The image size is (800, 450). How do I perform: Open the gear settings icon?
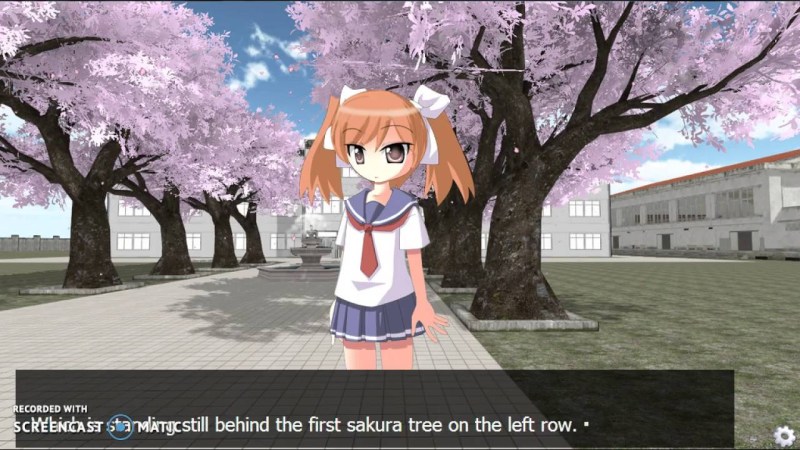(x=785, y=436)
